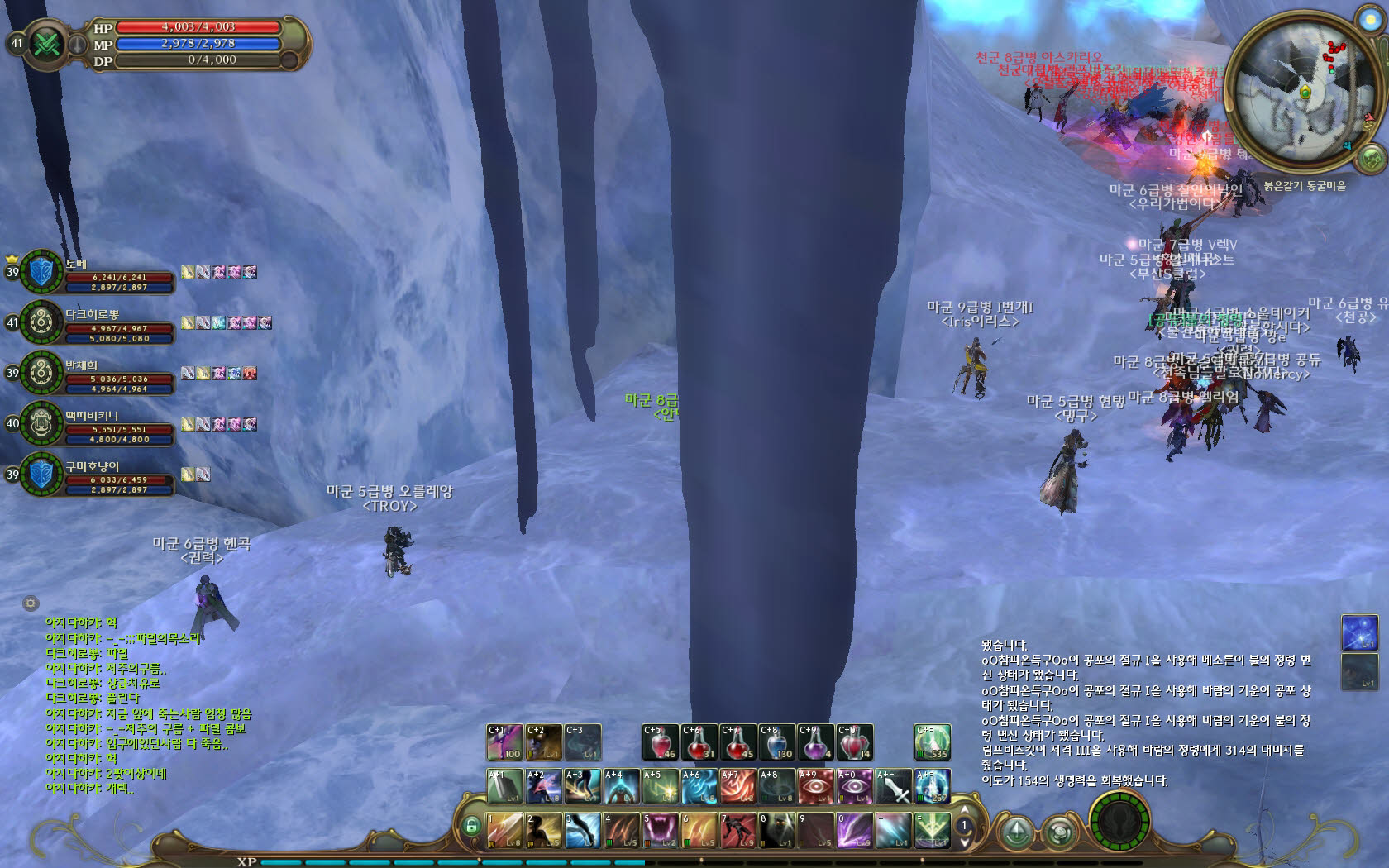
Task: Toggle the blue orb button above minimap
Action: tap(1368, 18)
